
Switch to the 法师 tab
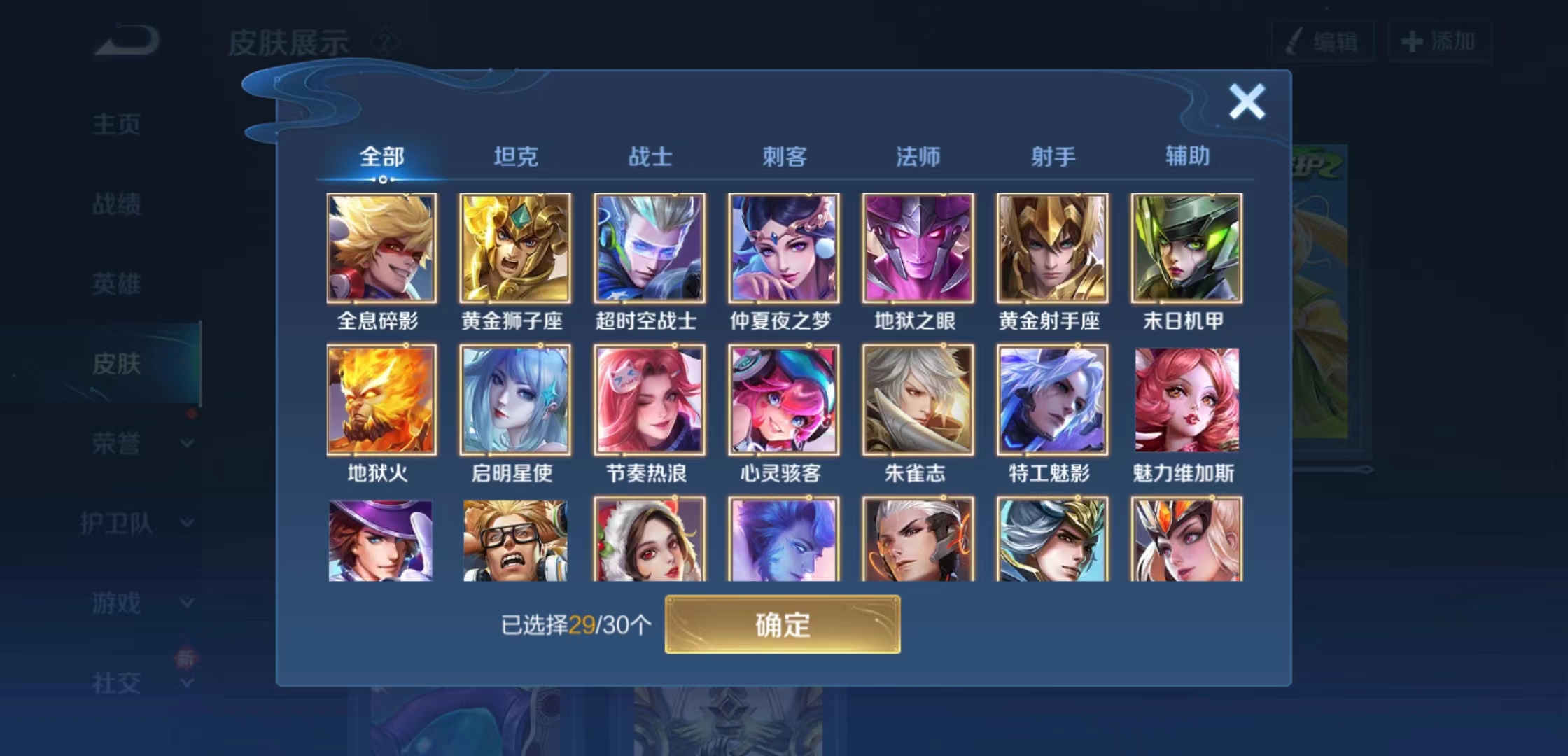(917, 157)
